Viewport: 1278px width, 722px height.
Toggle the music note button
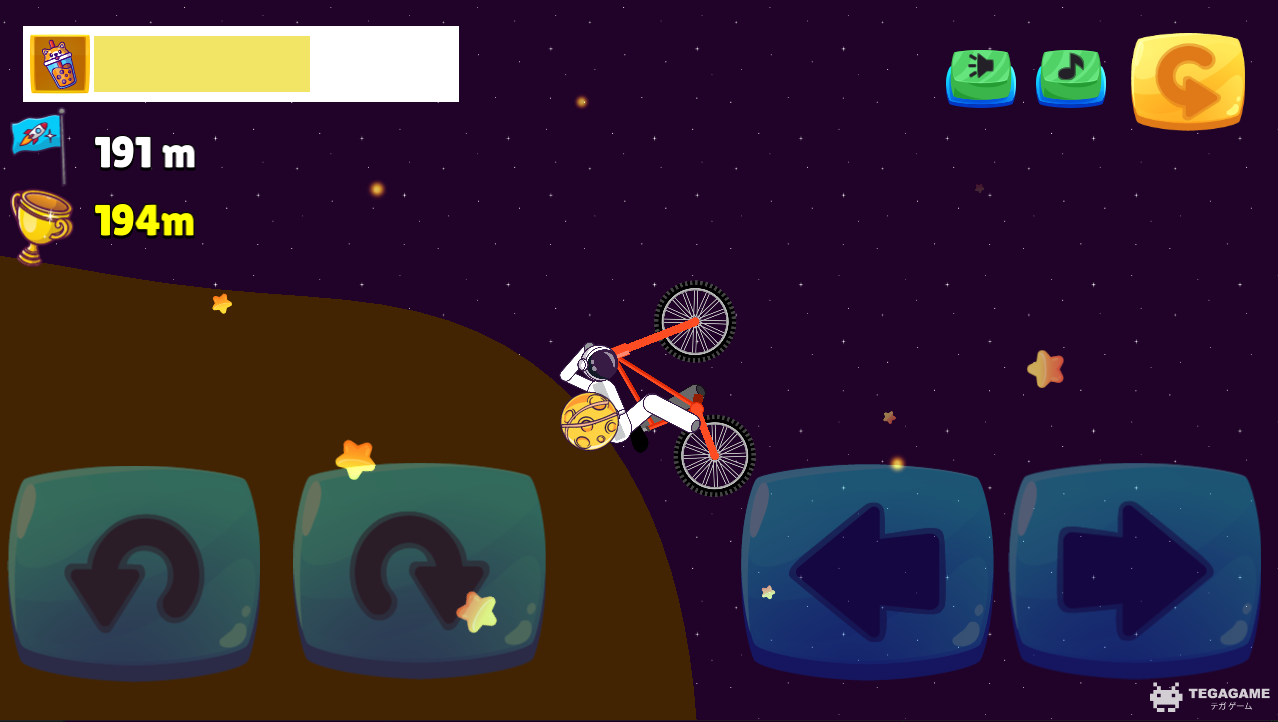(1070, 75)
